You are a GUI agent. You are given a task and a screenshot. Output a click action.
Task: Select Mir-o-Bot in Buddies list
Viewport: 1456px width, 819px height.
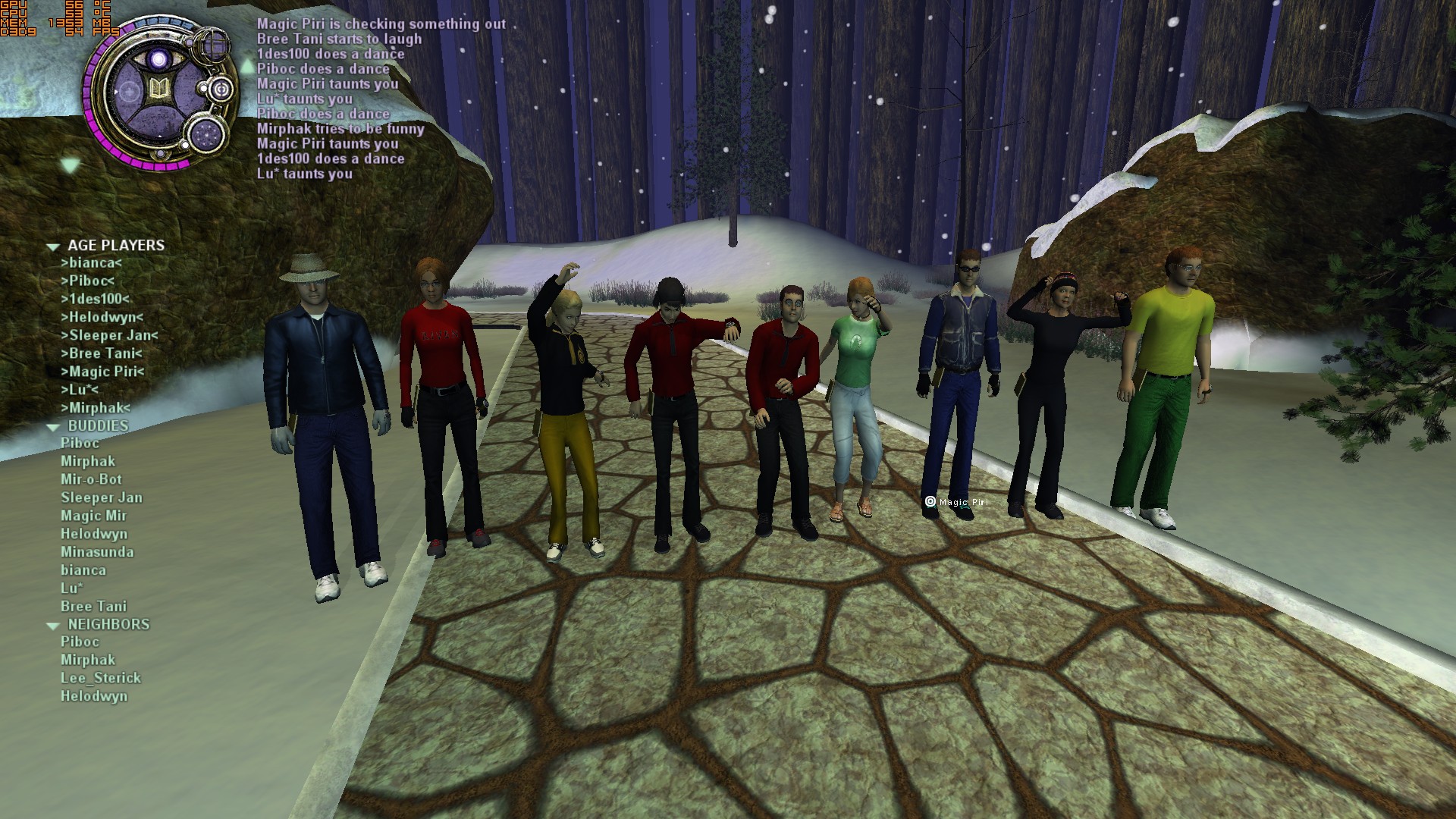pos(91,479)
